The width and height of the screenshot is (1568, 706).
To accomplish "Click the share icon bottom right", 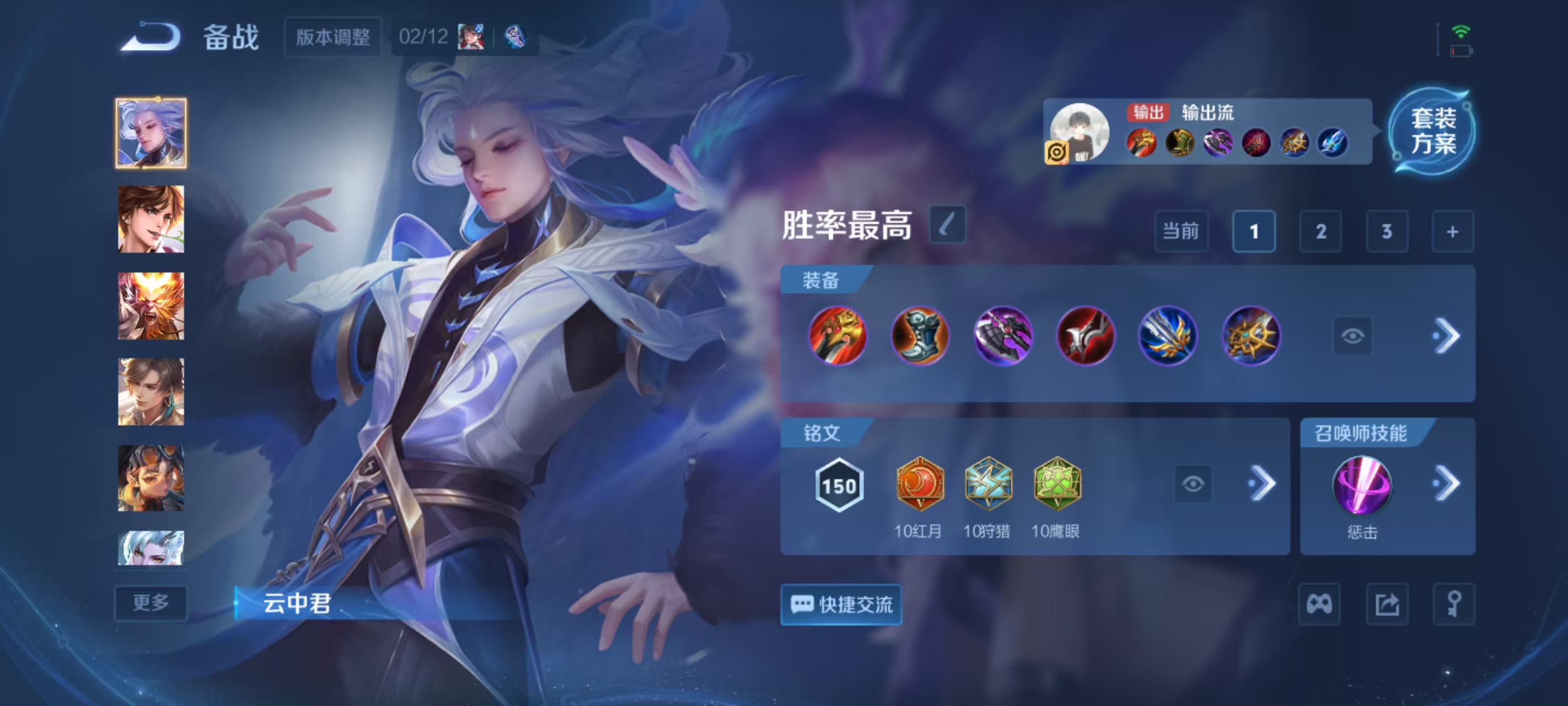I will [x=1388, y=605].
